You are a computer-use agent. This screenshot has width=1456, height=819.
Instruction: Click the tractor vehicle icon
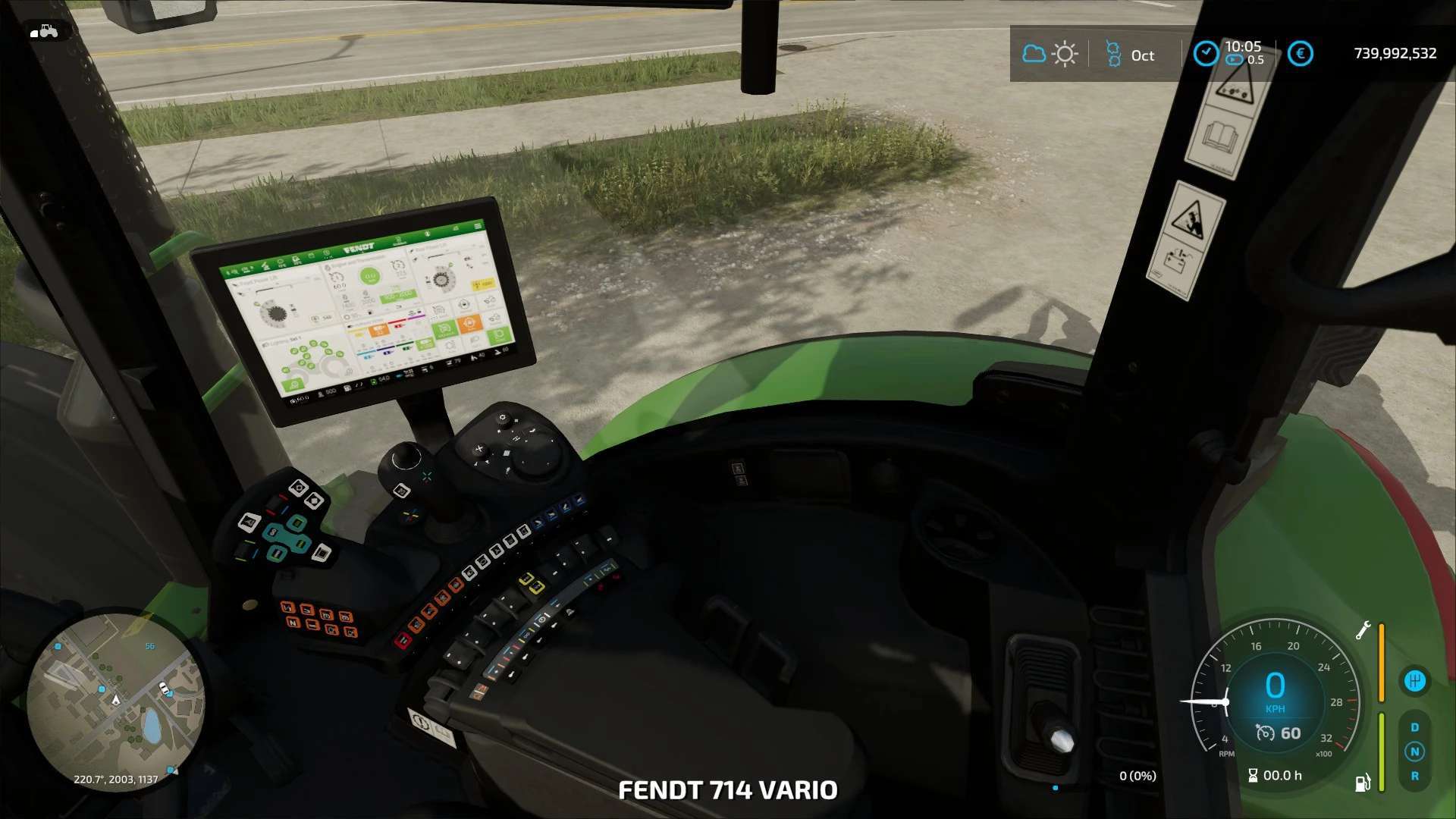coord(44,31)
